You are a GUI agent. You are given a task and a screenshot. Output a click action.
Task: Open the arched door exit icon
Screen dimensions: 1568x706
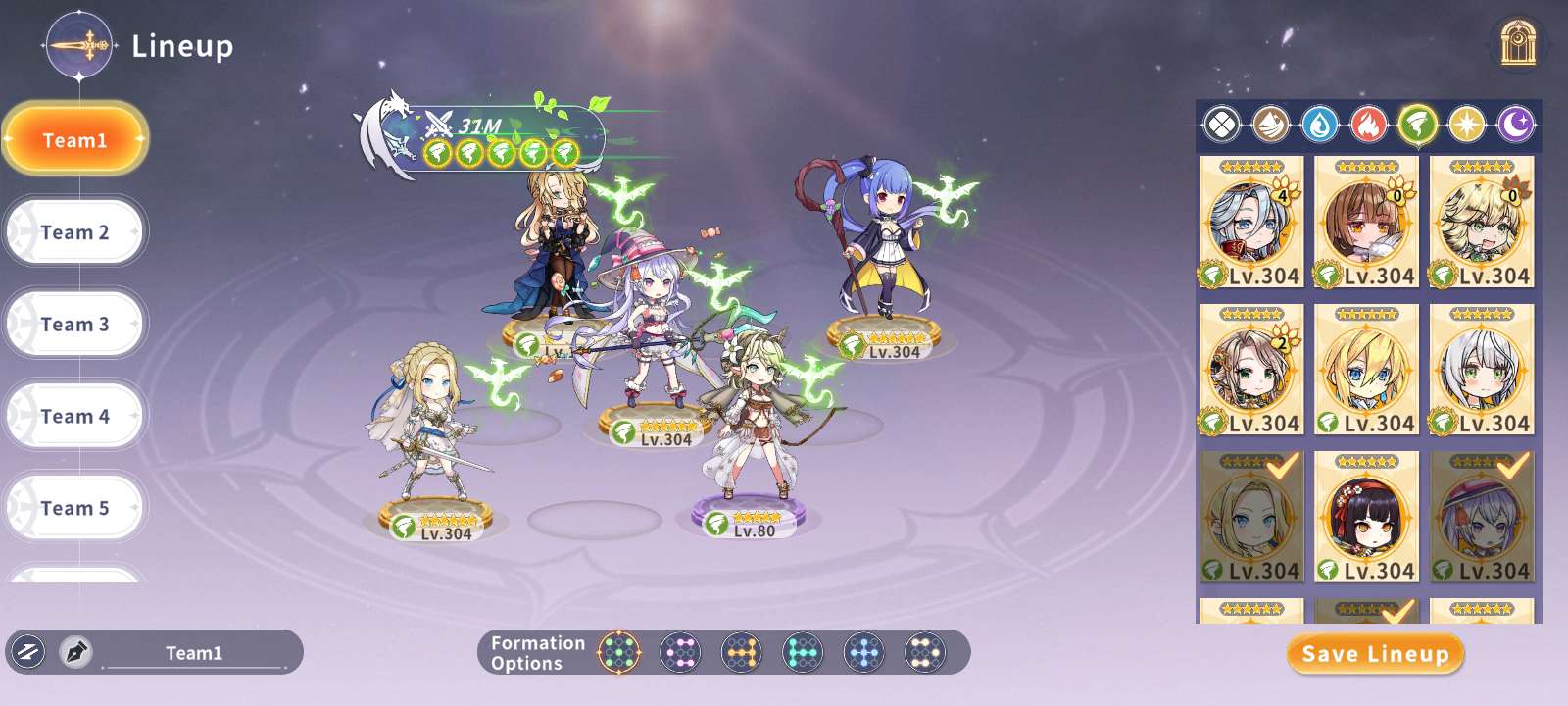(x=1518, y=43)
